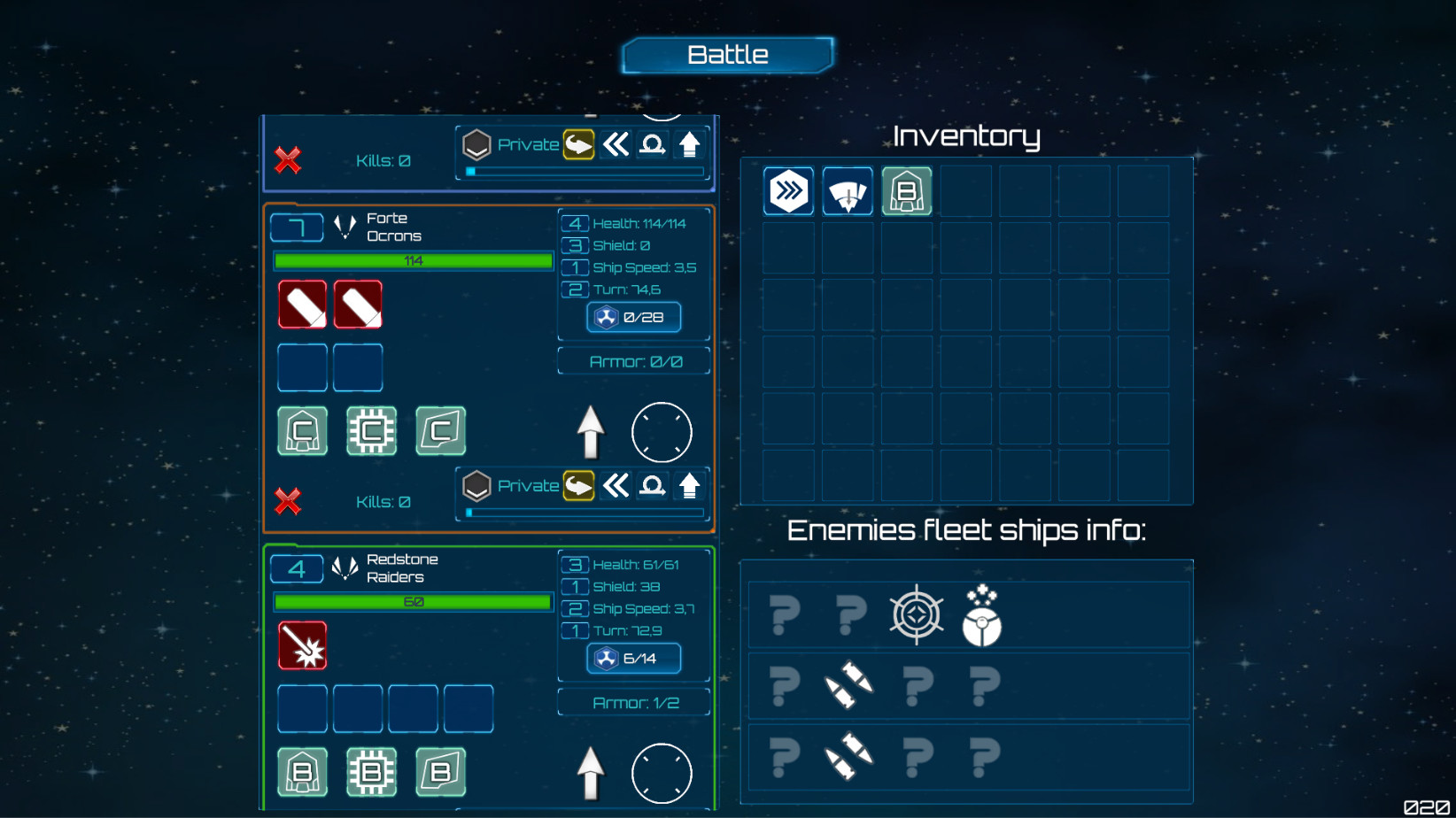This screenshot has width=1456, height=818.
Task: Click Redstone Raiders' circular direction dial
Action: [662, 773]
